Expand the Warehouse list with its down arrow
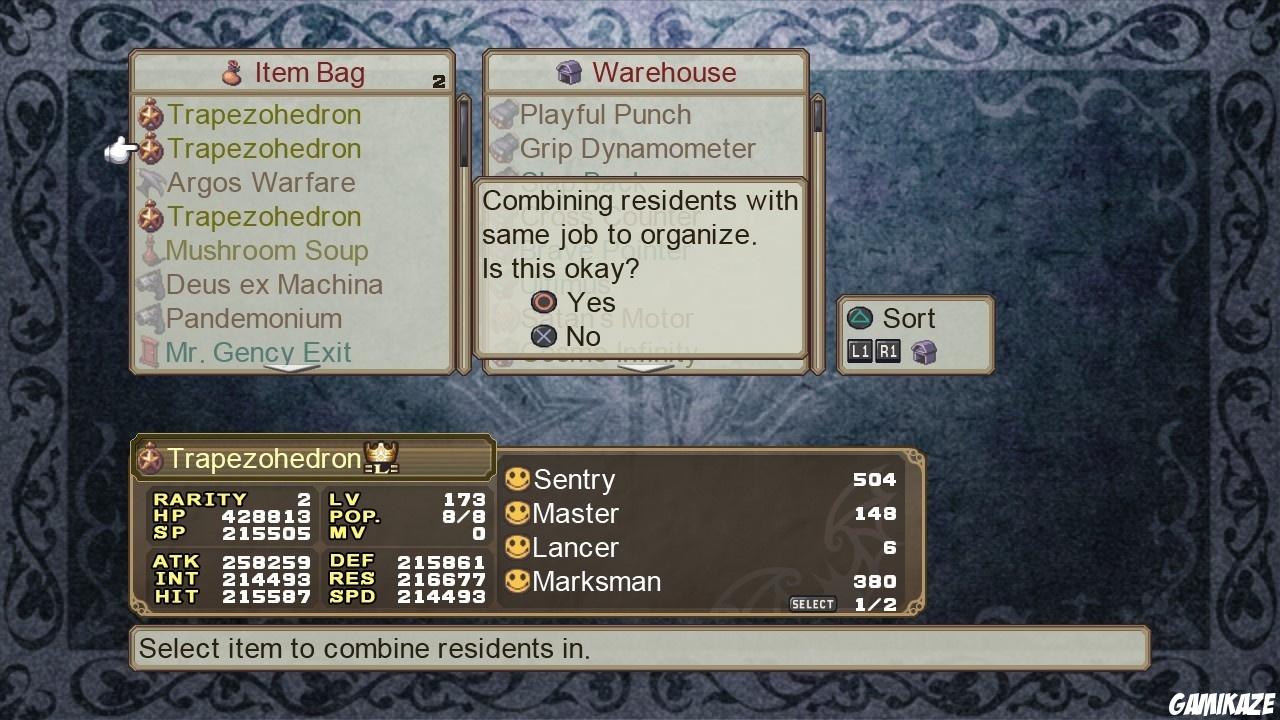 tap(645, 370)
